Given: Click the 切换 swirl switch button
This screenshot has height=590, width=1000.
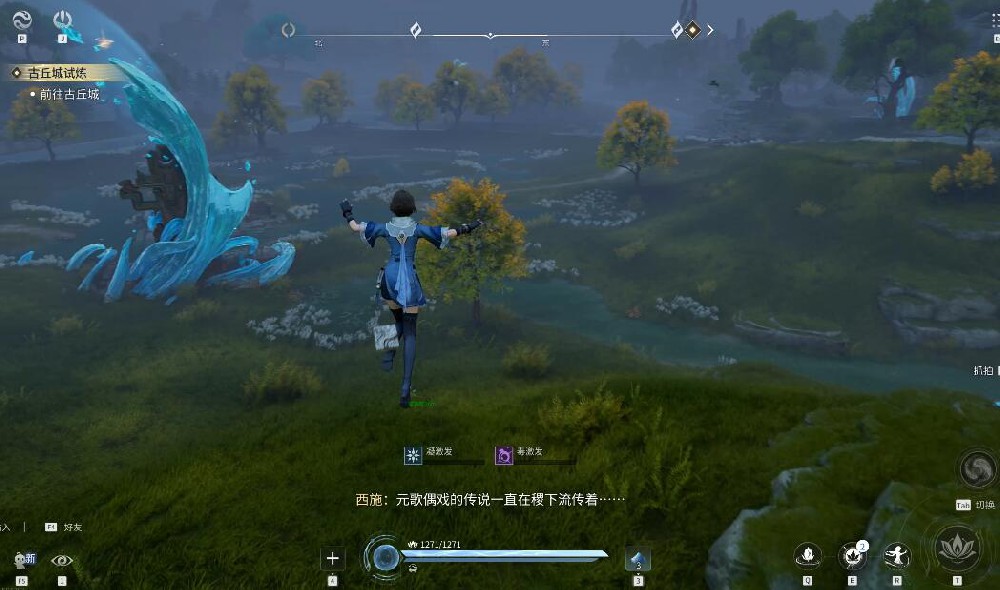Looking at the screenshot, I should 977,469.
